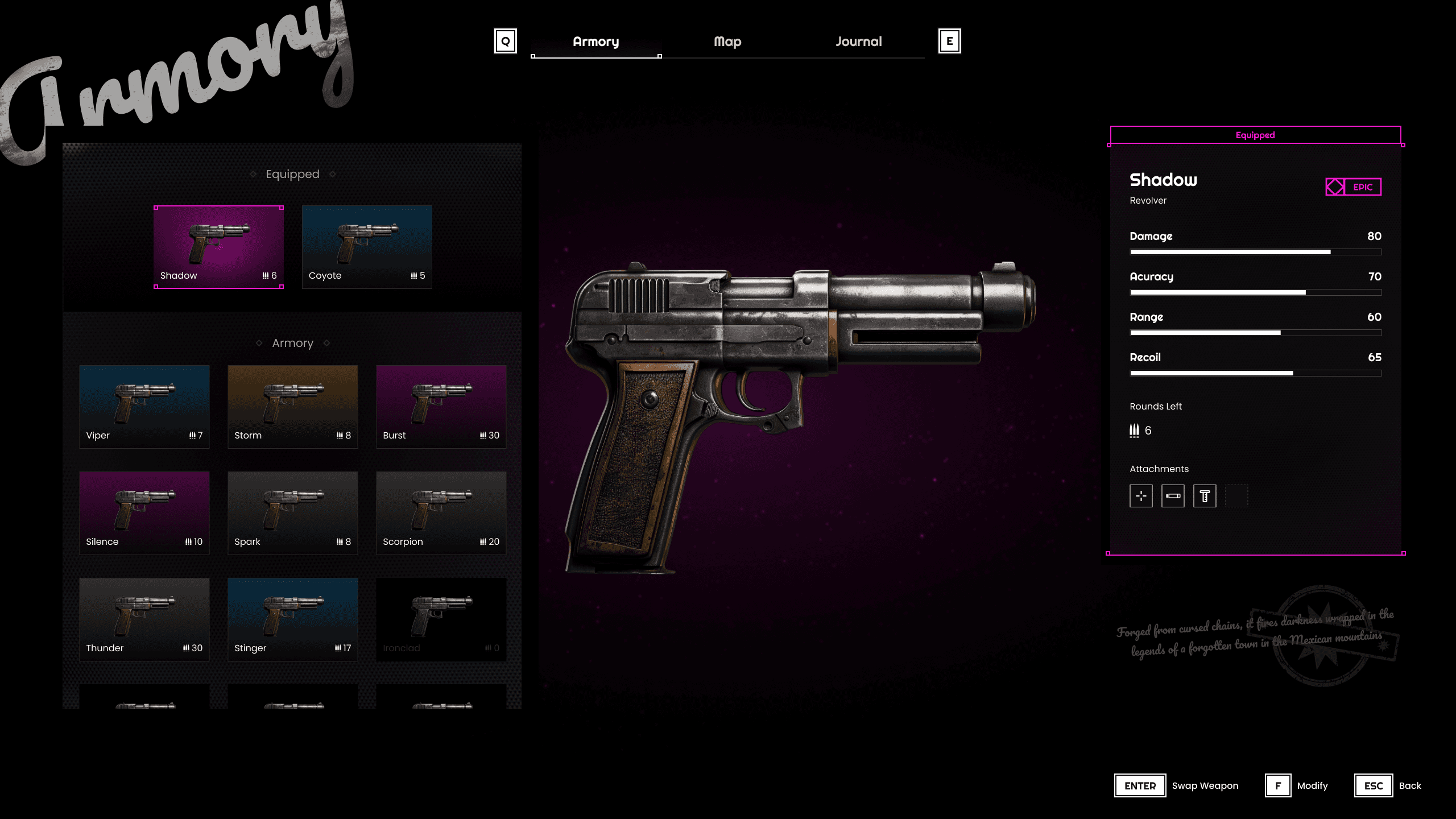The width and height of the screenshot is (1456, 819).
Task: Pick the Viper weapon from the armory
Action: coord(144,407)
